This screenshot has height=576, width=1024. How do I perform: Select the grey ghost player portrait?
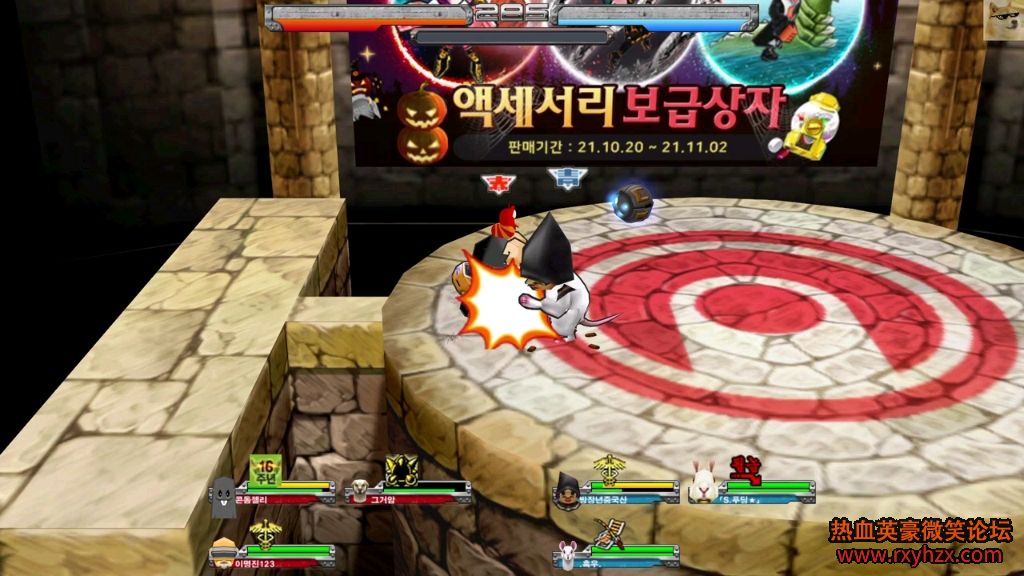tap(224, 495)
